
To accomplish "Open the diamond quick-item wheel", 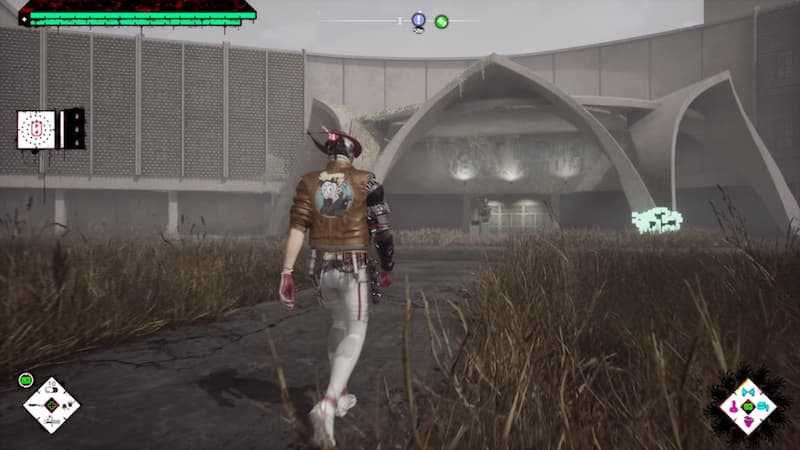I will (51, 405).
